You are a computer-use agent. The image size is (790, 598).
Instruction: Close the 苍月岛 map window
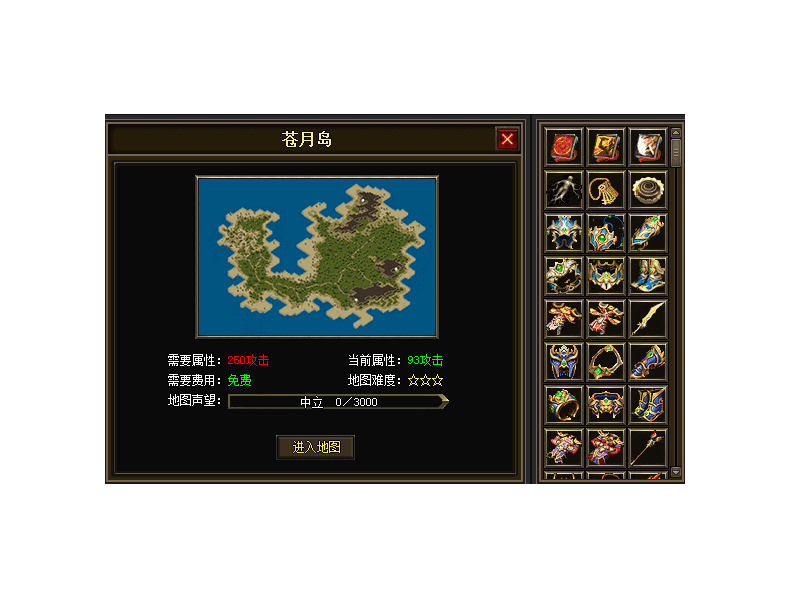point(507,139)
